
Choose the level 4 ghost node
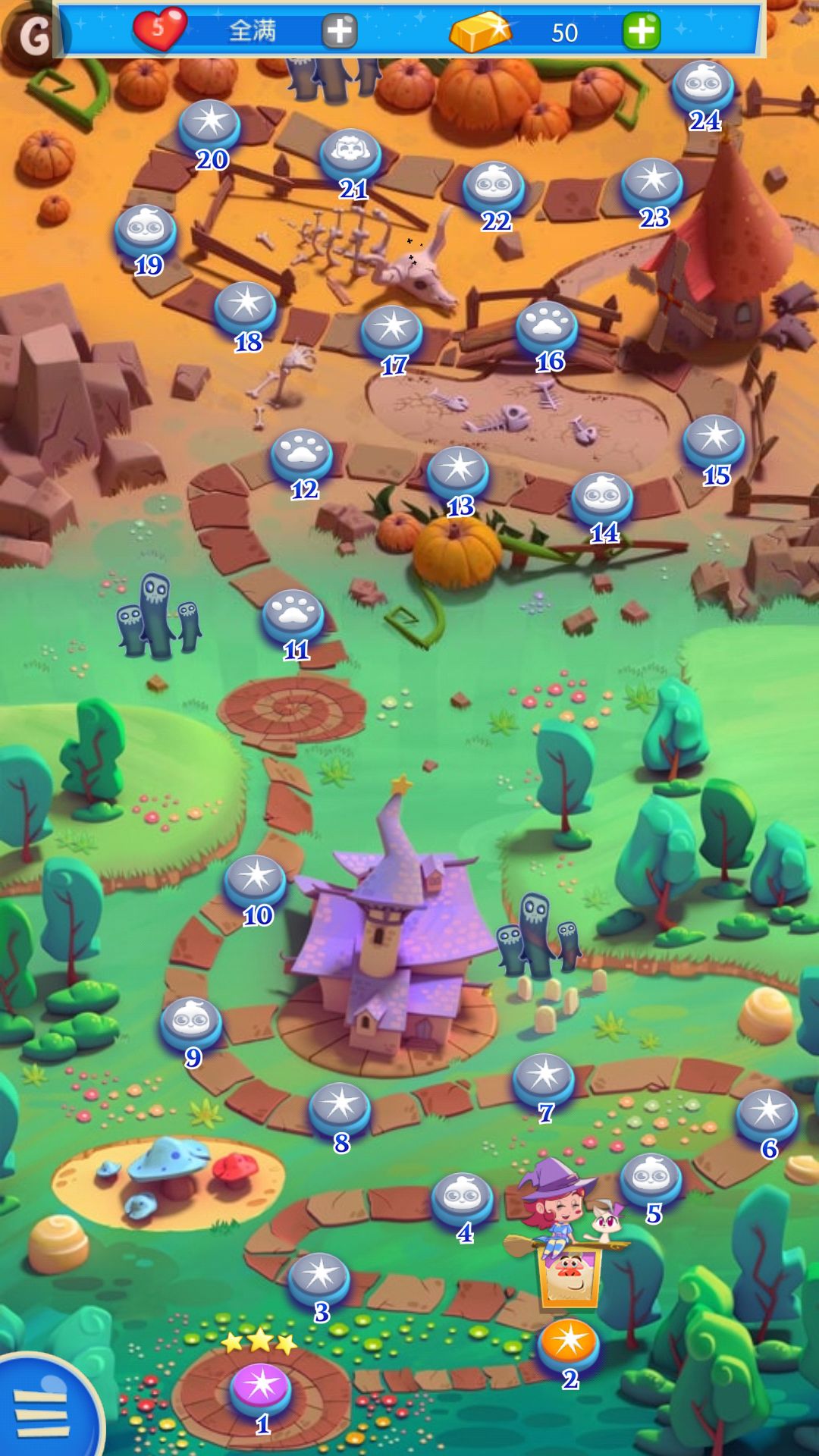(x=463, y=1197)
